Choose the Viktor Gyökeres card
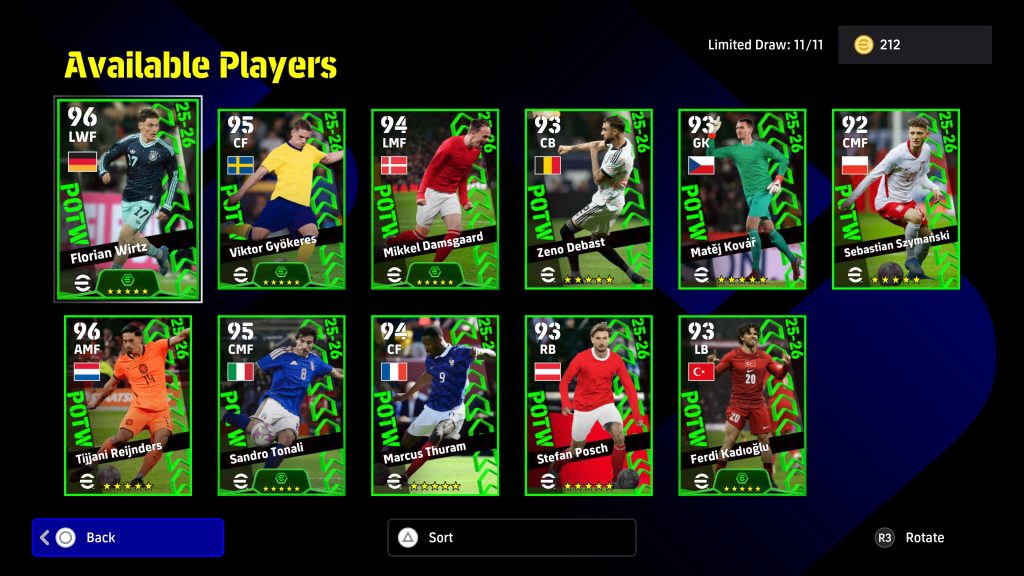This screenshot has height=576, width=1024. click(x=281, y=199)
